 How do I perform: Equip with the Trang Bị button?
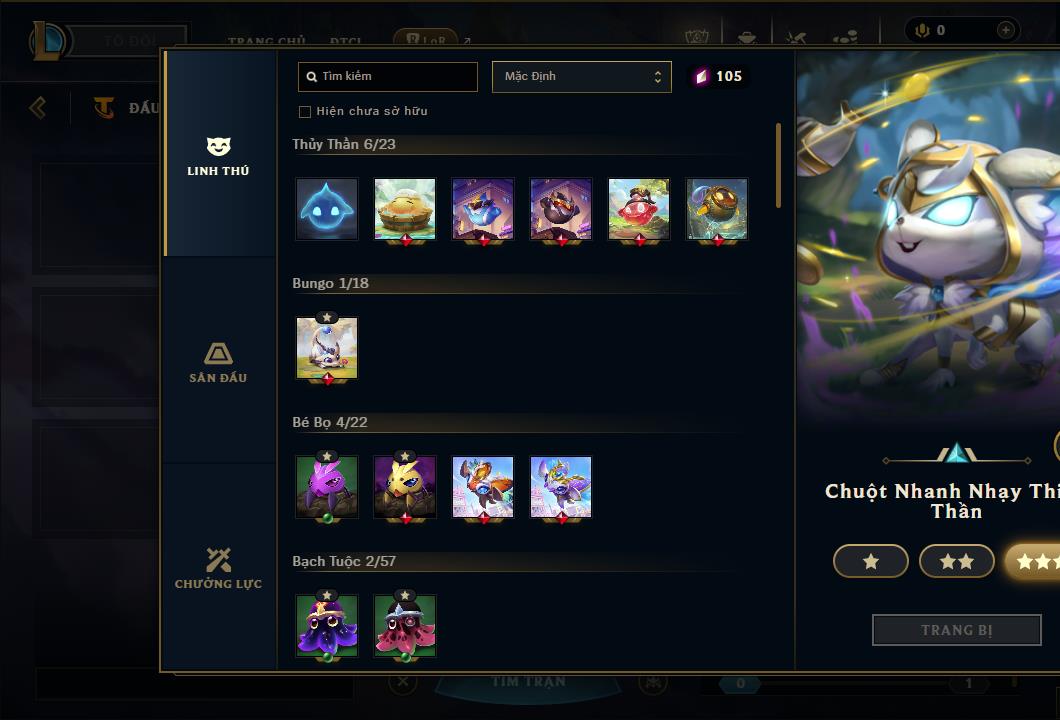pos(957,630)
